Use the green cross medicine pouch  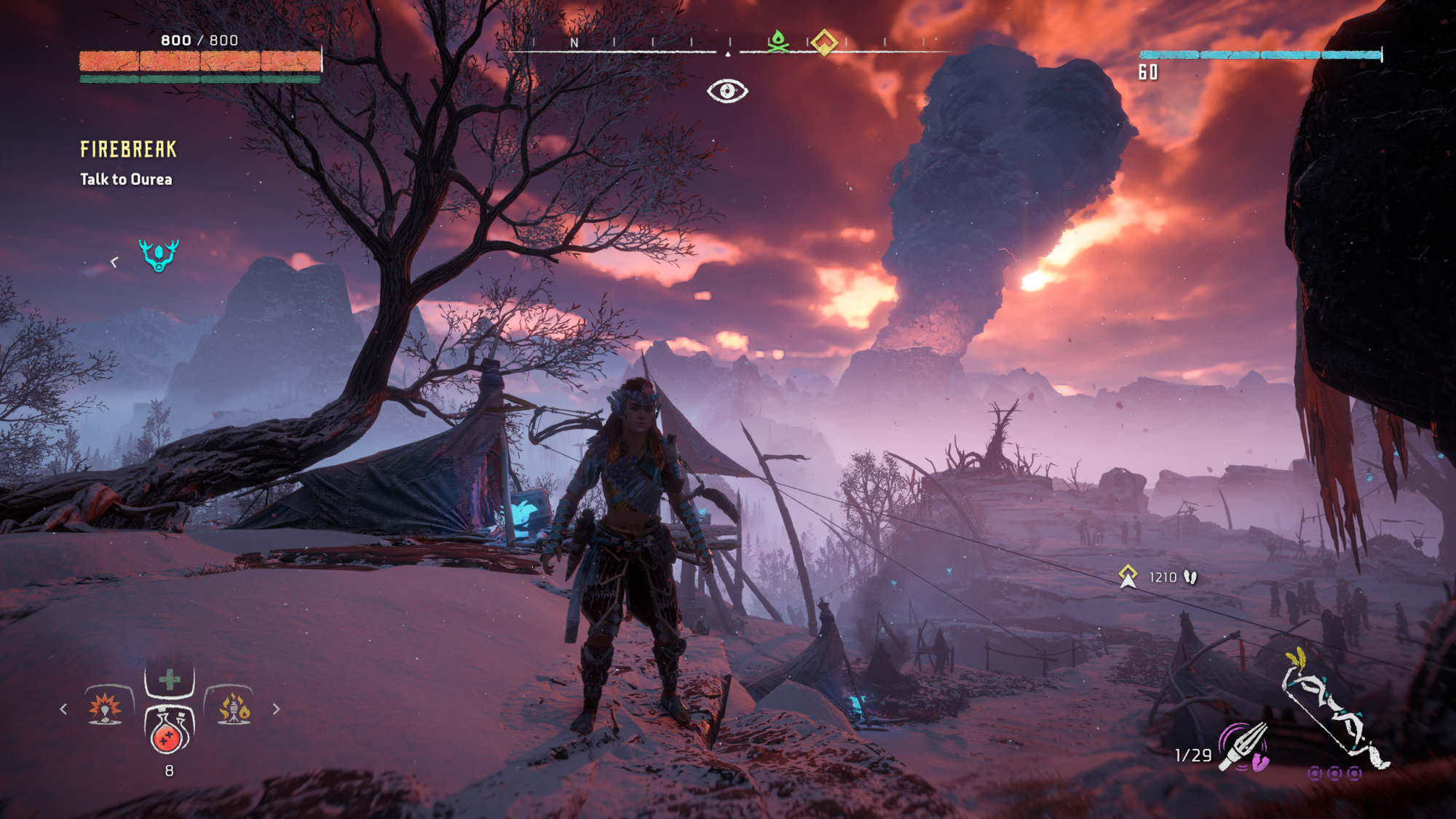coord(170,680)
